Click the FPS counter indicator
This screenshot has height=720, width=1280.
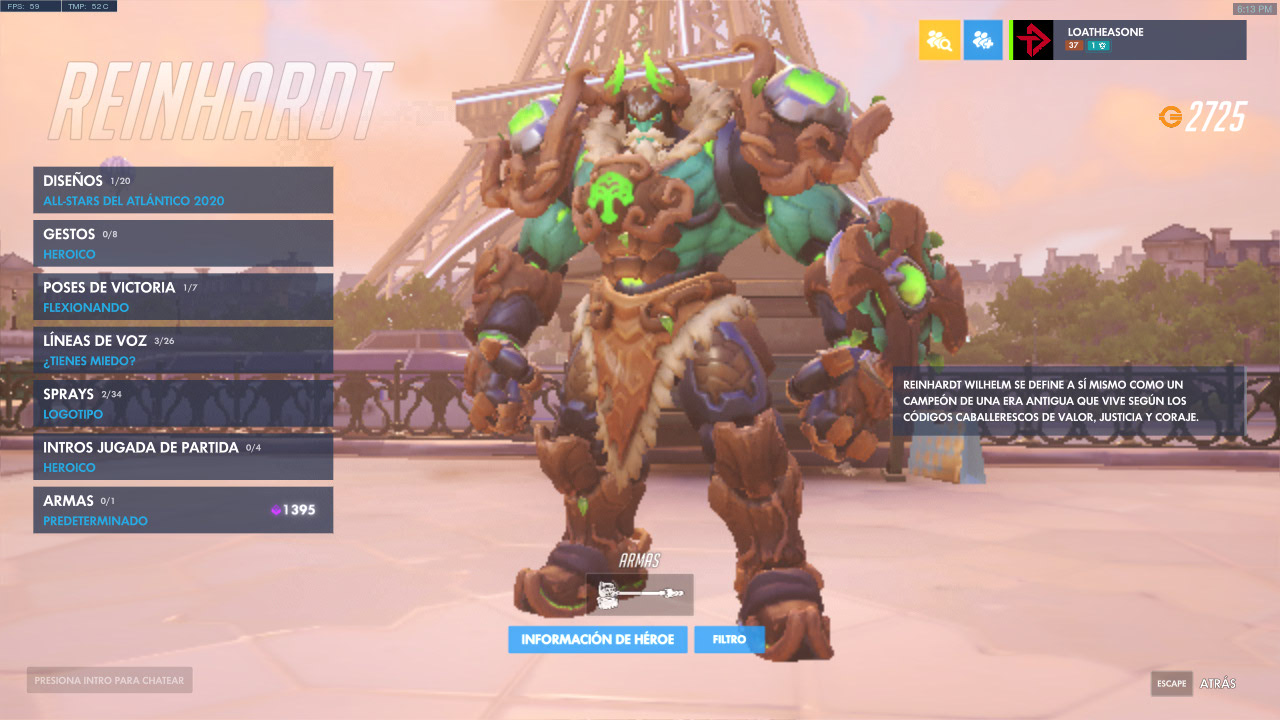28,5
